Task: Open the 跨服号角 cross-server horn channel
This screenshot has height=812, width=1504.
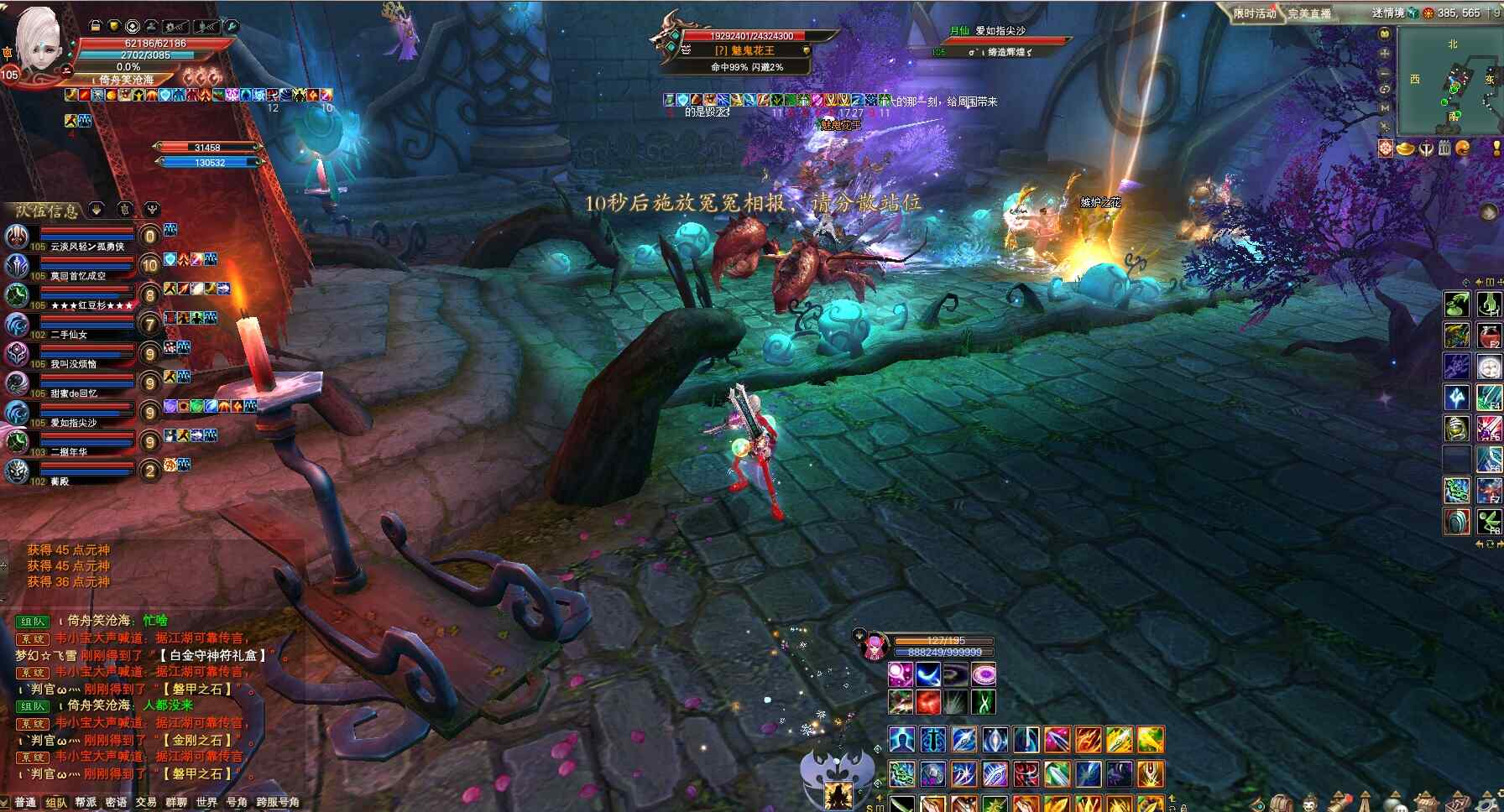Action: click(278, 803)
